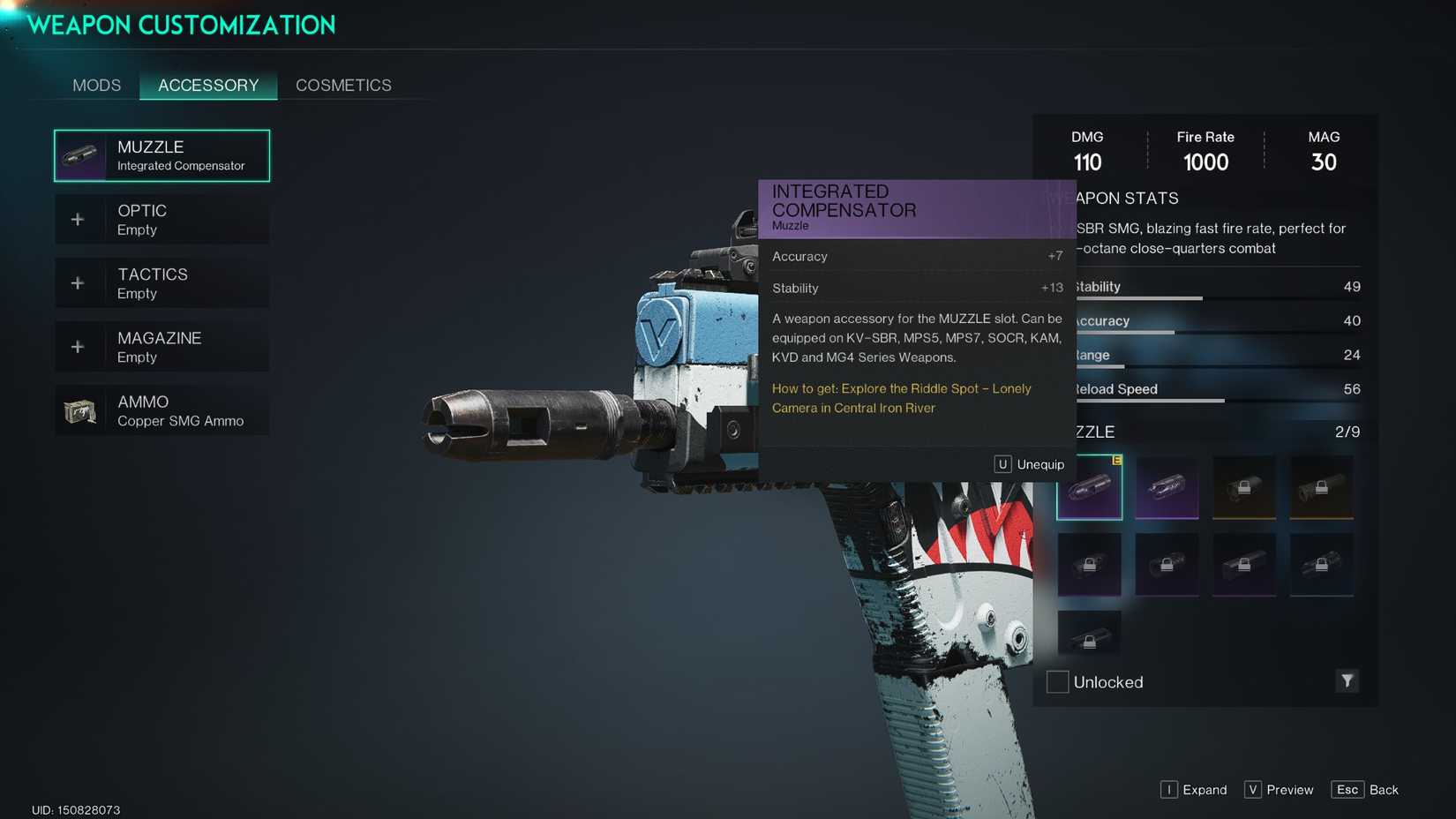Click the Expand control at the bottom
This screenshot has width=1456, height=819.
[1194, 789]
